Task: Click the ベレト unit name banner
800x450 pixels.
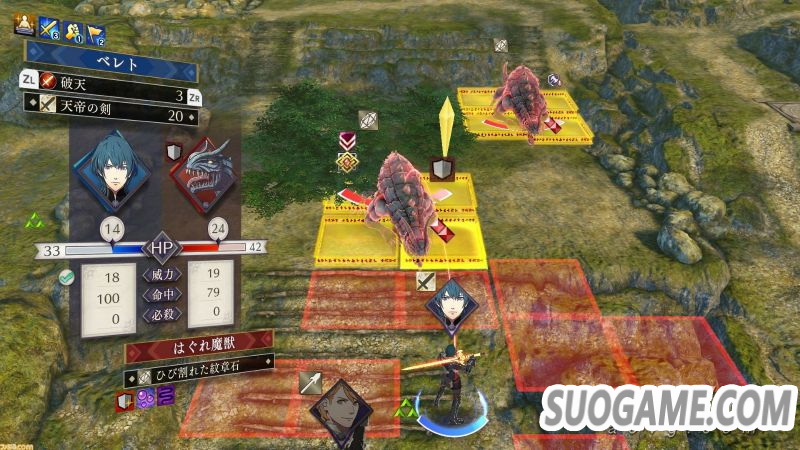Action: click(110, 61)
